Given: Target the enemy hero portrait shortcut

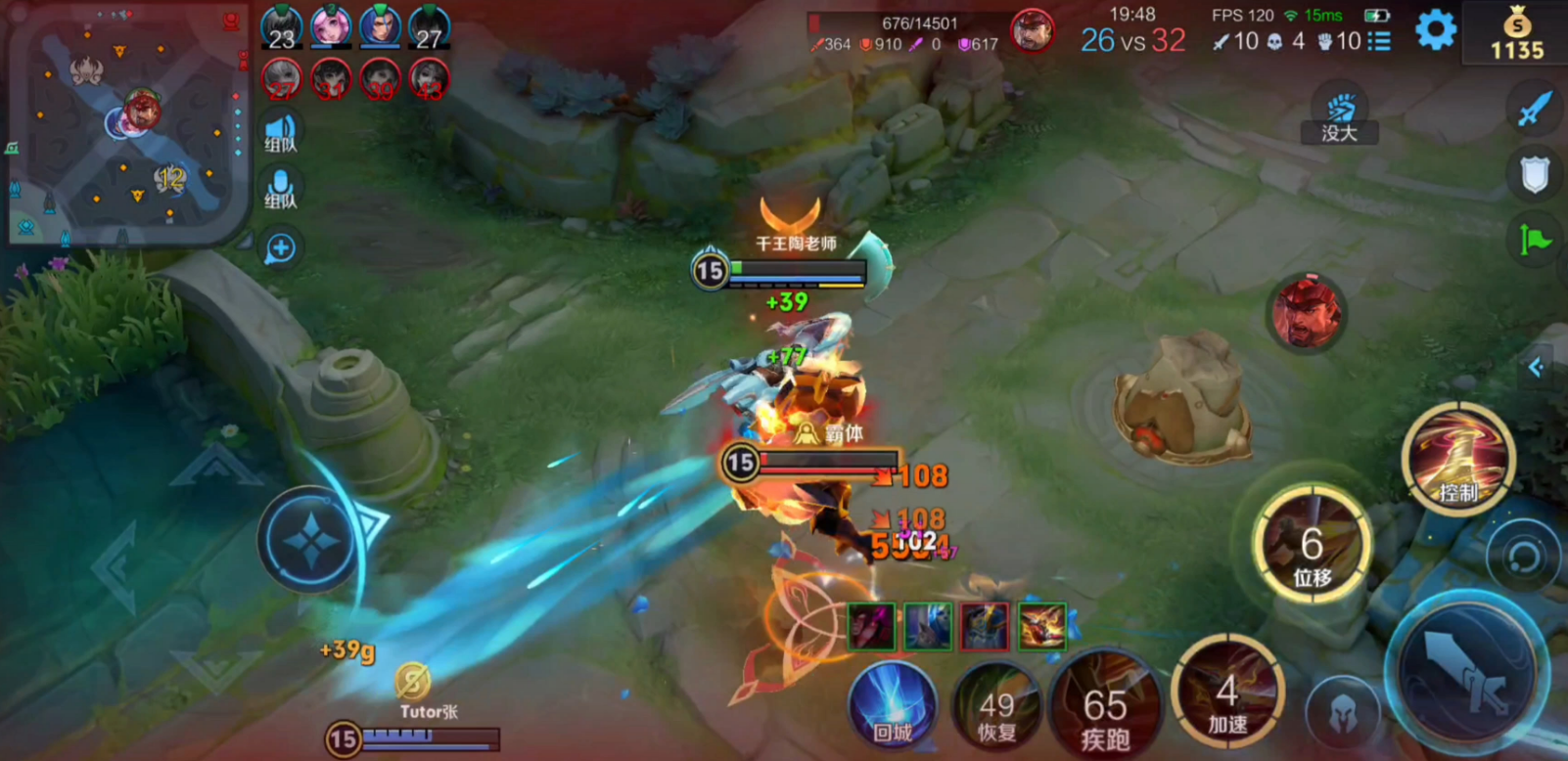Looking at the screenshot, I should click(1307, 311).
